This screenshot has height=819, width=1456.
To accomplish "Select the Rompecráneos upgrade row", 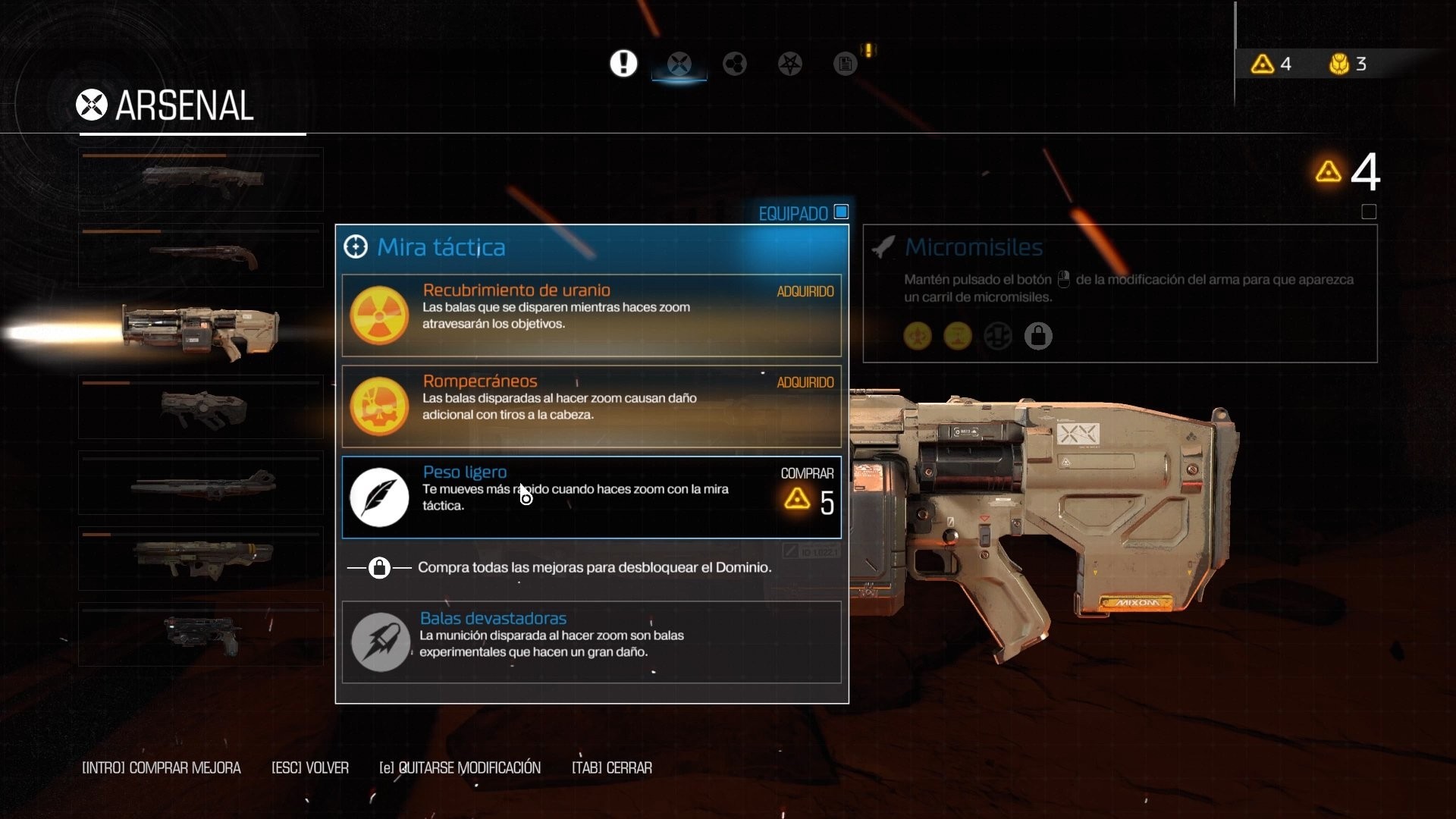I will (591, 406).
